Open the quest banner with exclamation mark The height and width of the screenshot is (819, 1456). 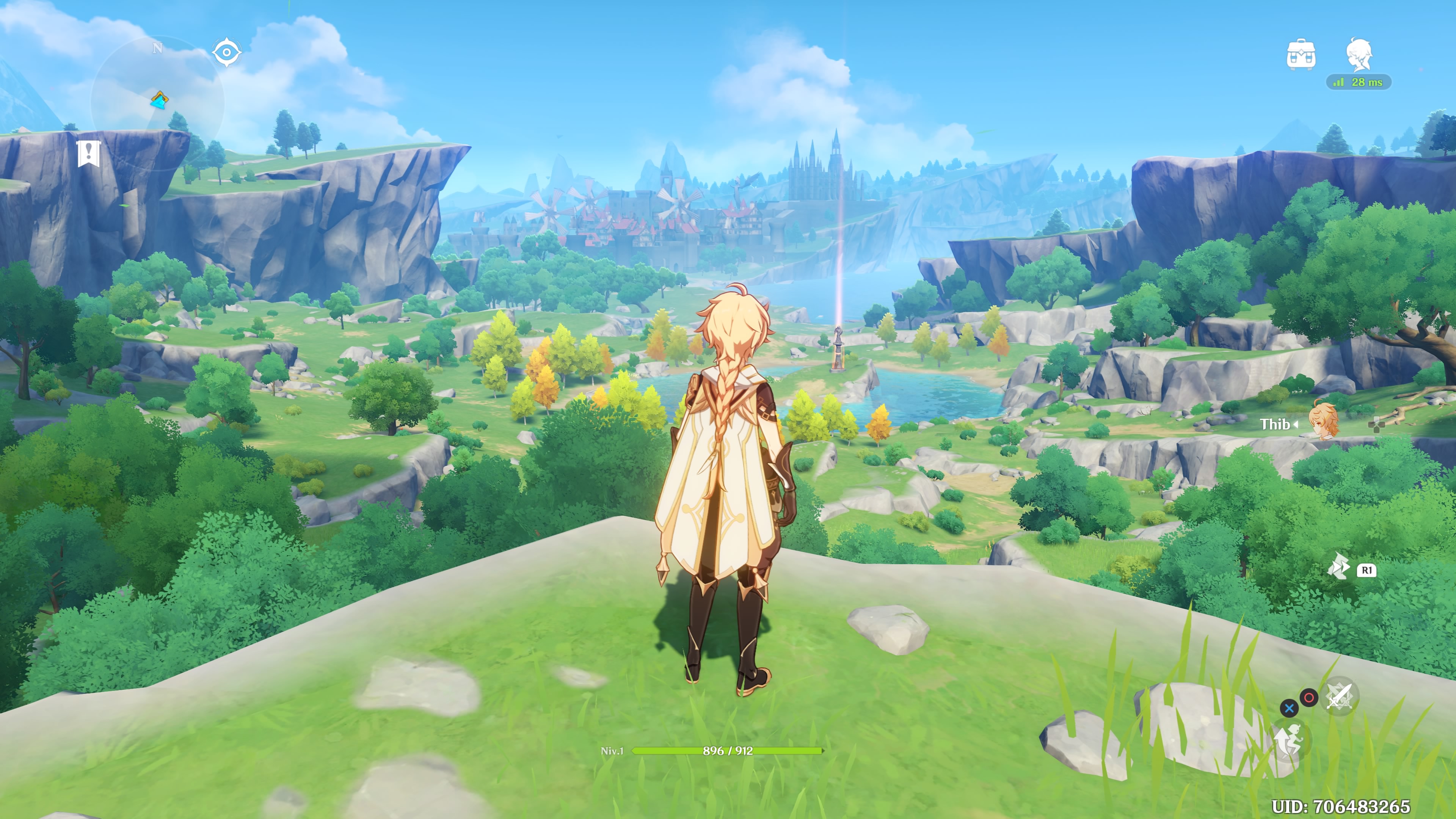89,153
